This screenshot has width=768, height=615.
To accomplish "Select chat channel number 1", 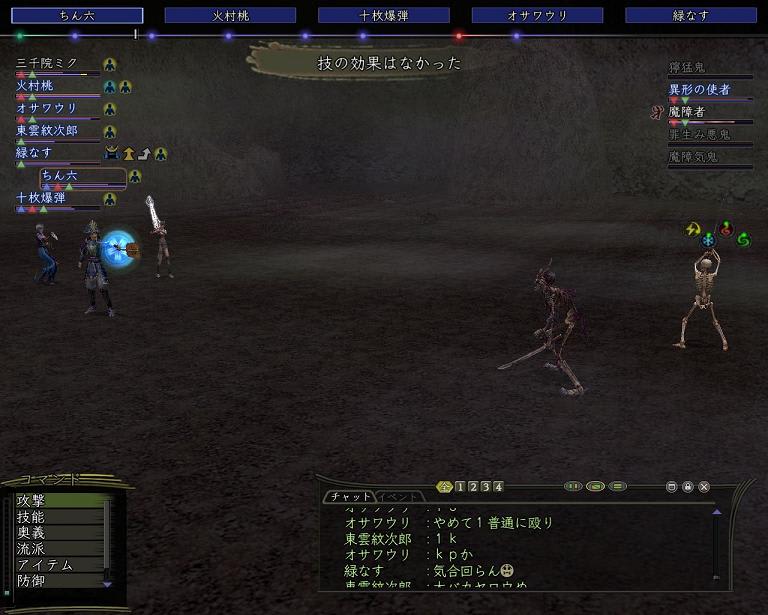I will point(460,487).
